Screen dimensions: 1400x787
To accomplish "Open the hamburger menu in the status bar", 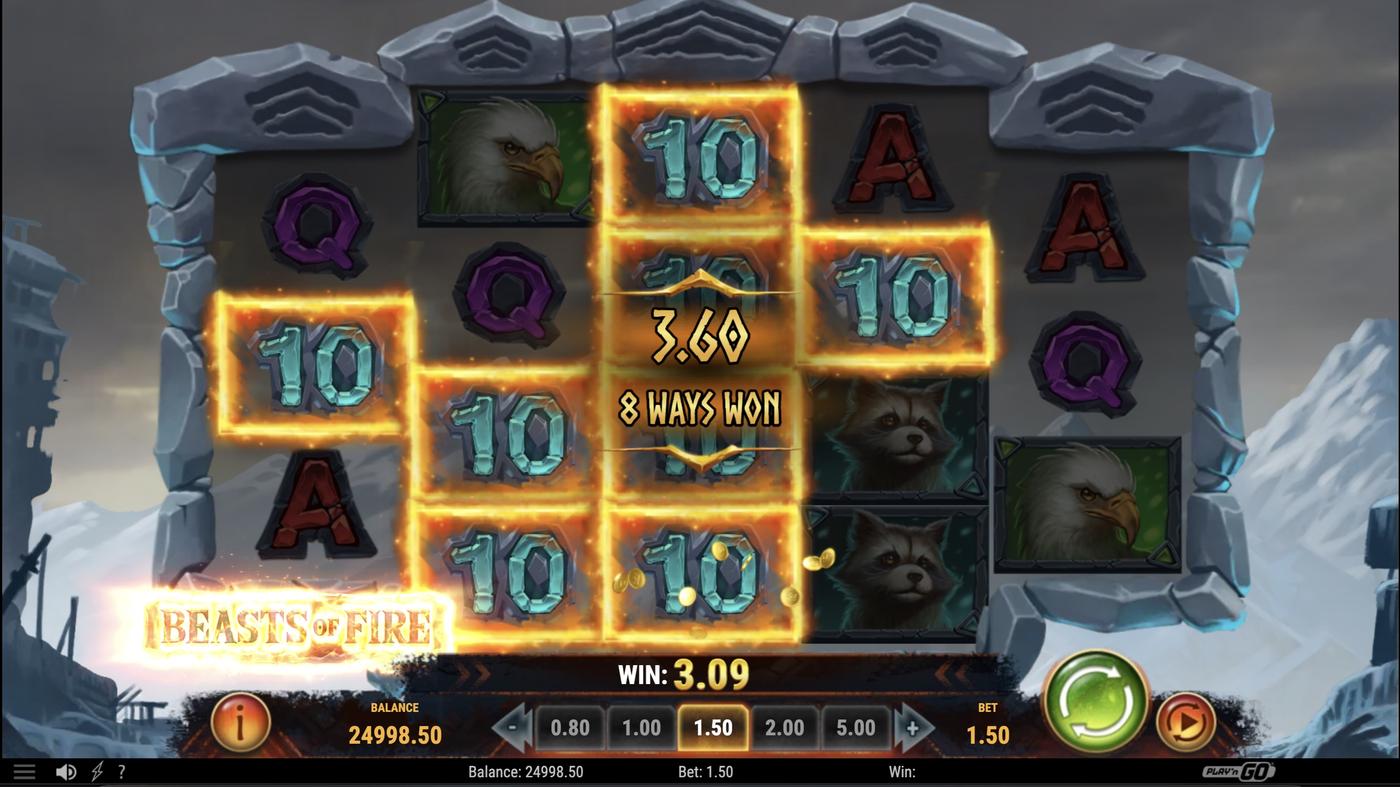I will click(24, 770).
